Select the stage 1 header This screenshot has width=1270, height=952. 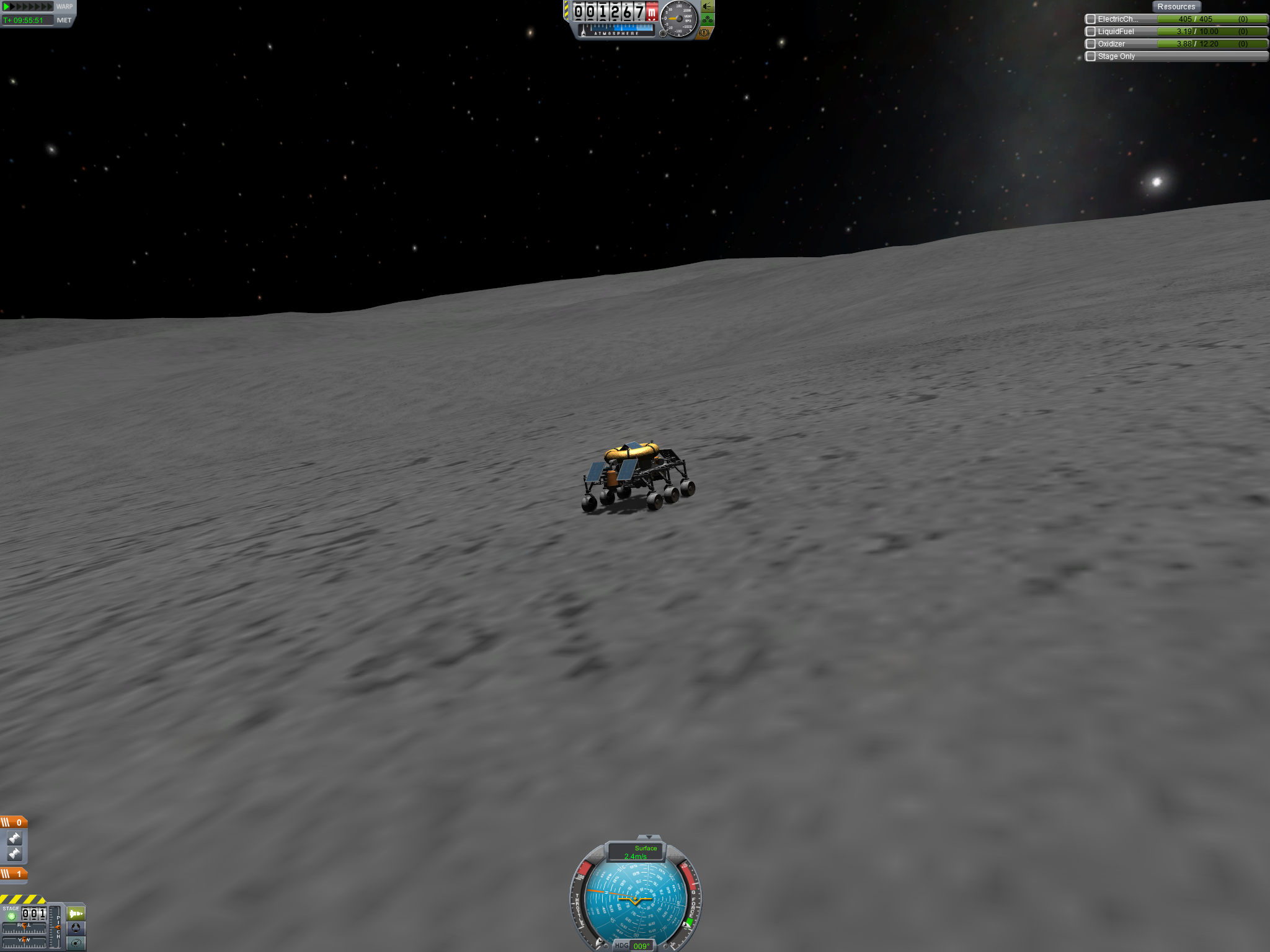(x=14, y=874)
